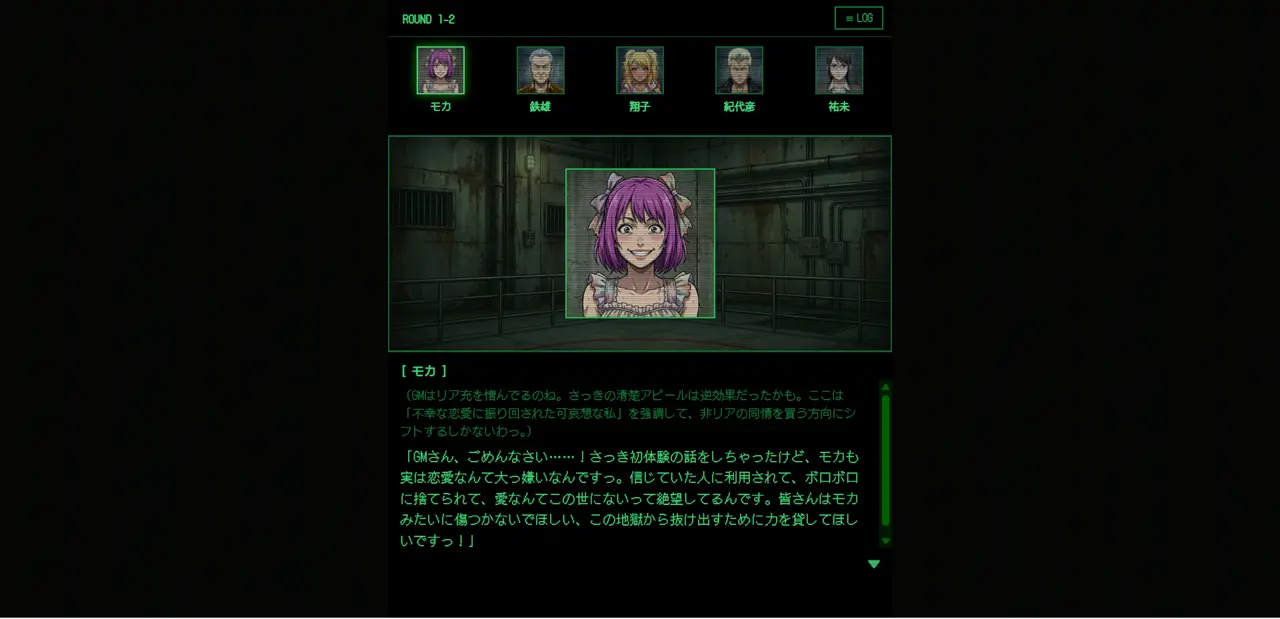This screenshot has width=1280, height=619.
Task: Advance dialogue with the down-arrow indicator
Action: (874, 564)
